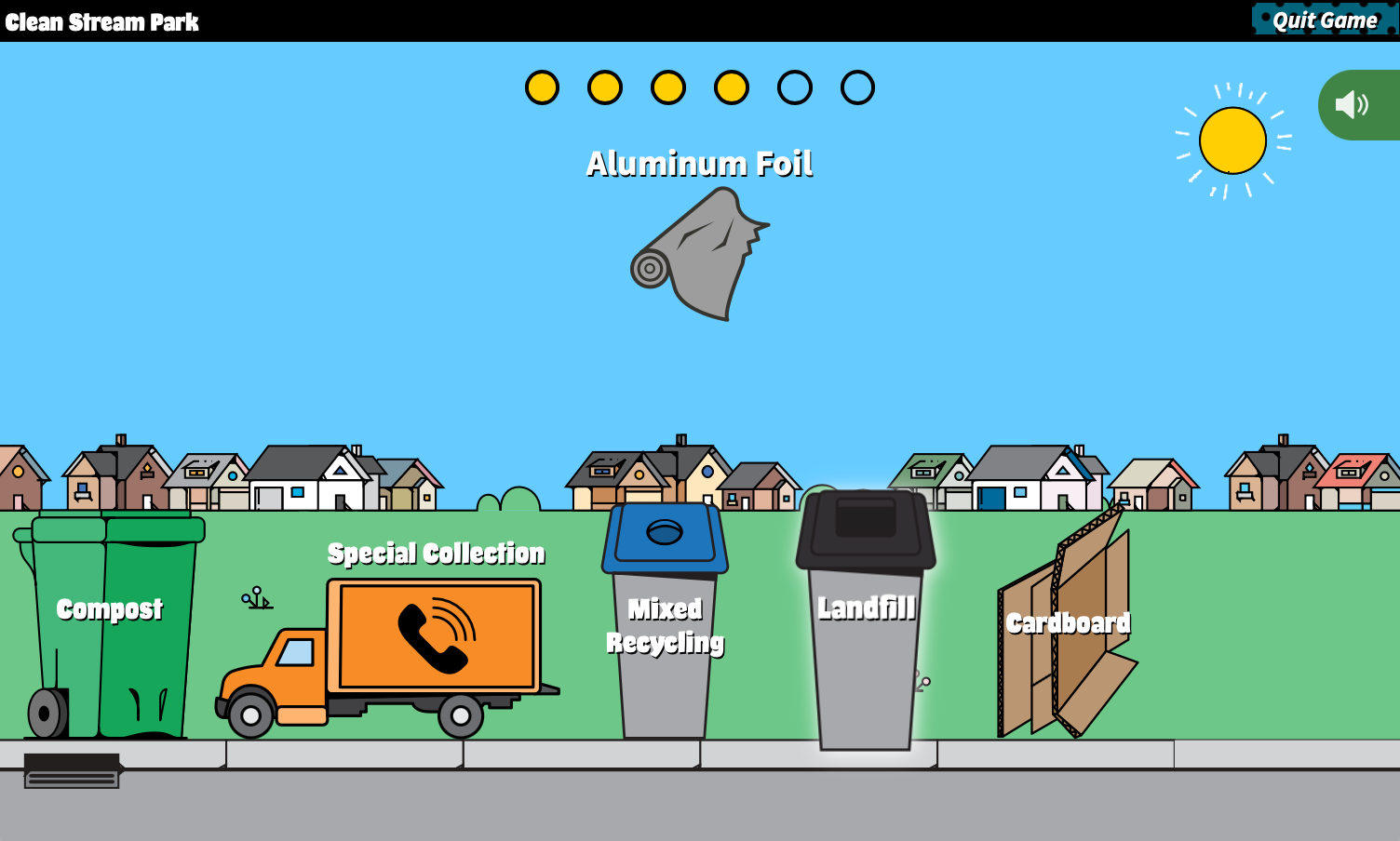Click the aluminum foil item
1400x841 pixels.
700,253
